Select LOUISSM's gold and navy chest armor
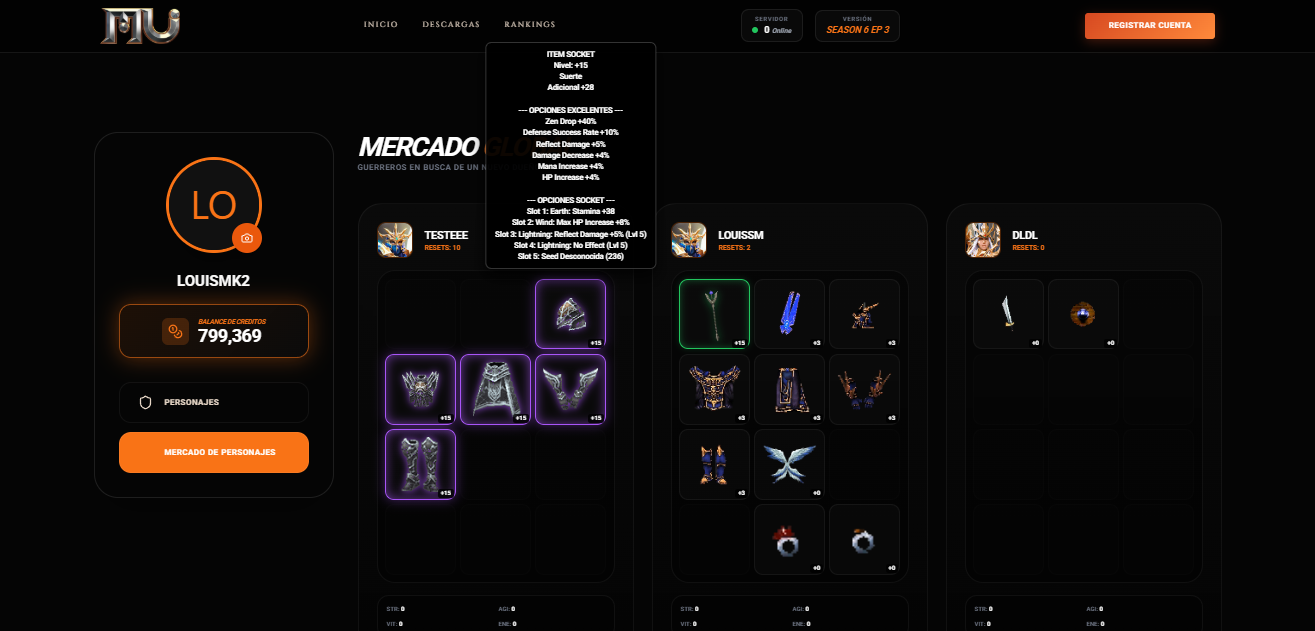Viewport: 1315px width, 631px height. tap(714, 389)
